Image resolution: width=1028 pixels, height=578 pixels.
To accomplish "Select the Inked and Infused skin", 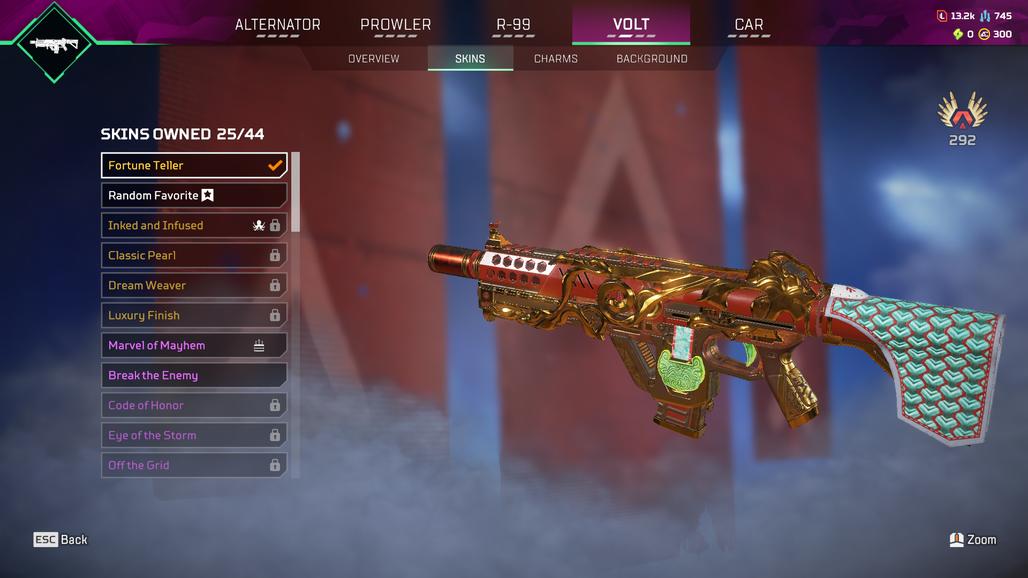I will pos(194,225).
